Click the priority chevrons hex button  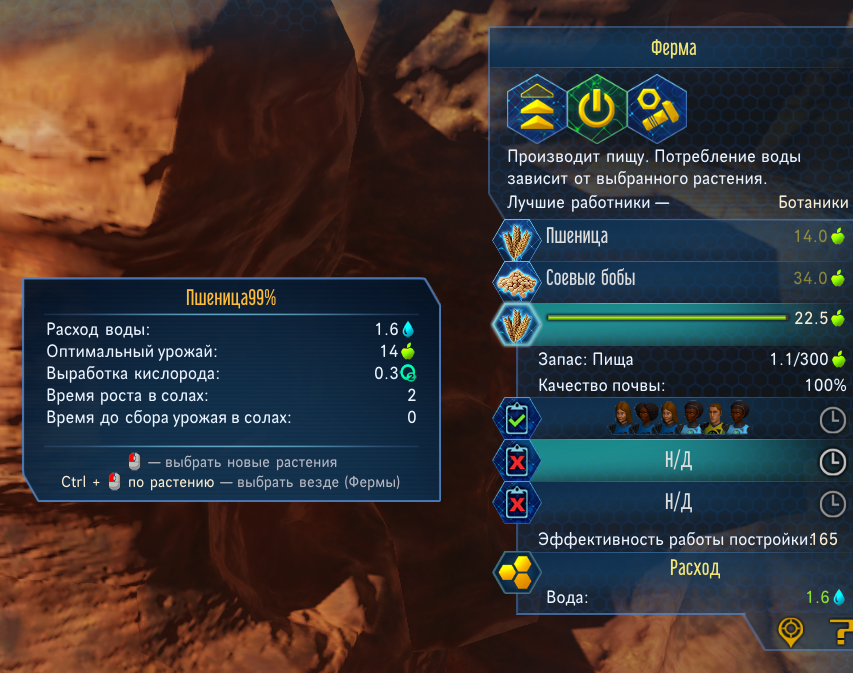point(537,108)
